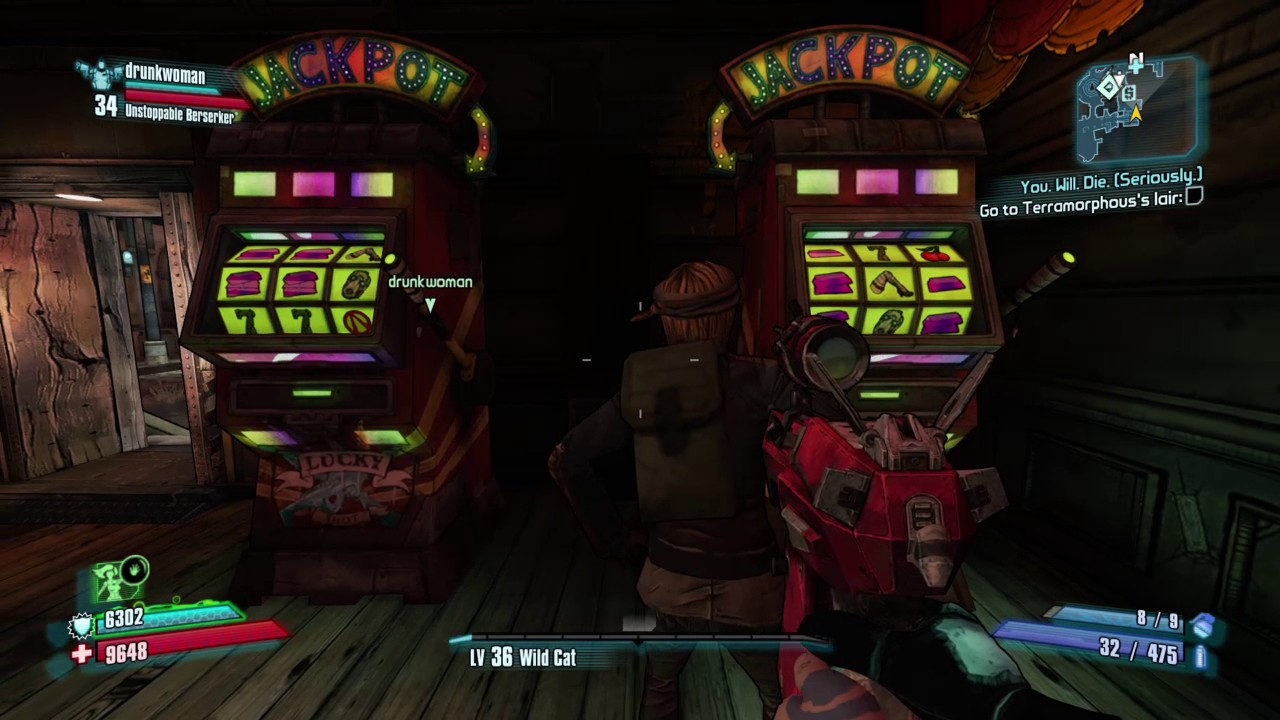1280x720 pixels.
Task: Select the "You. Will. Die. (Seriously.)" quest tracker
Action: 1110,186
